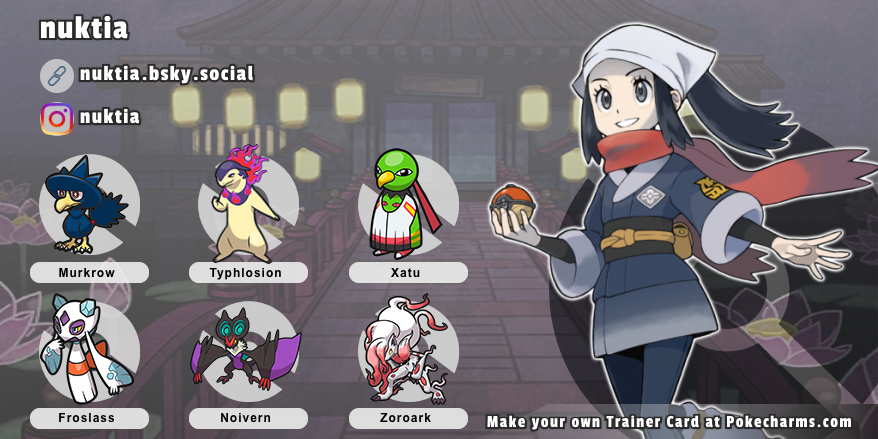The image size is (878, 439).
Task: Click the Instagram logo icon
Action: pos(57,119)
